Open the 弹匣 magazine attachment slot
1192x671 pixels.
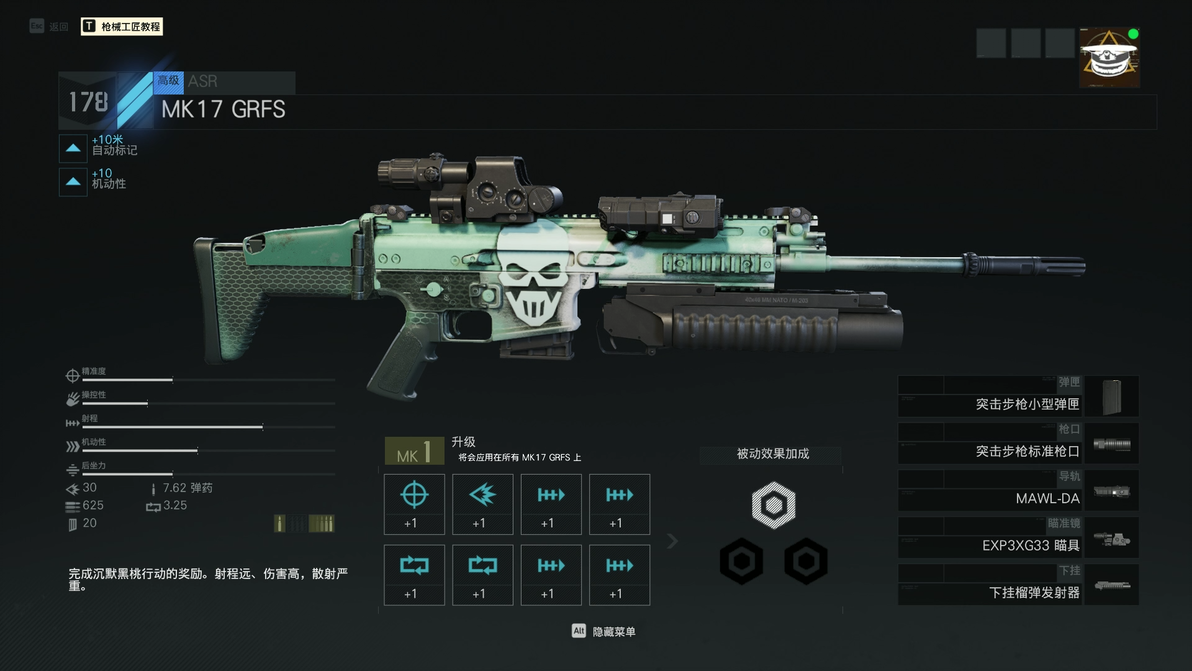point(1017,397)
